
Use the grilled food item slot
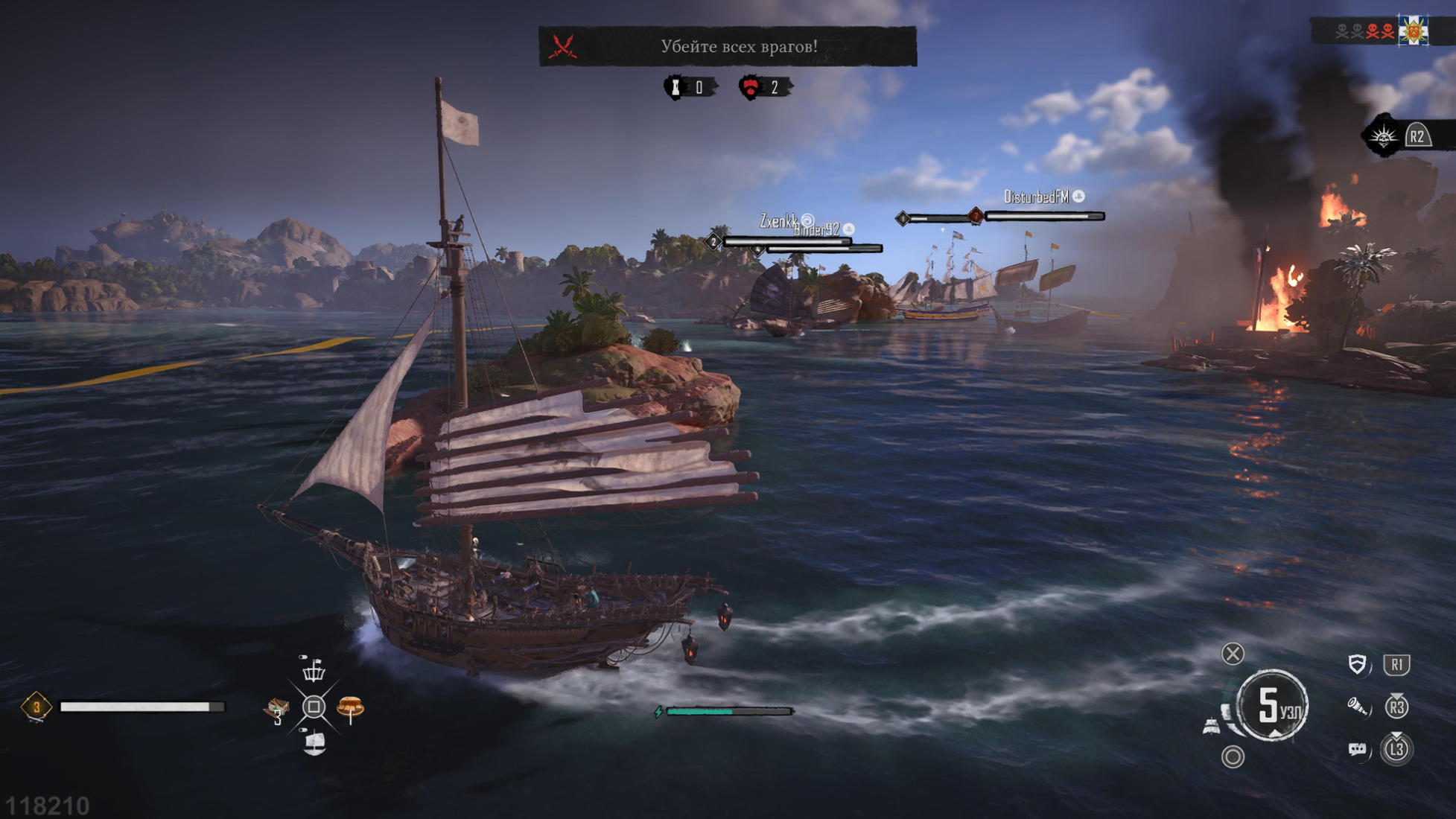tap(350, 707)
